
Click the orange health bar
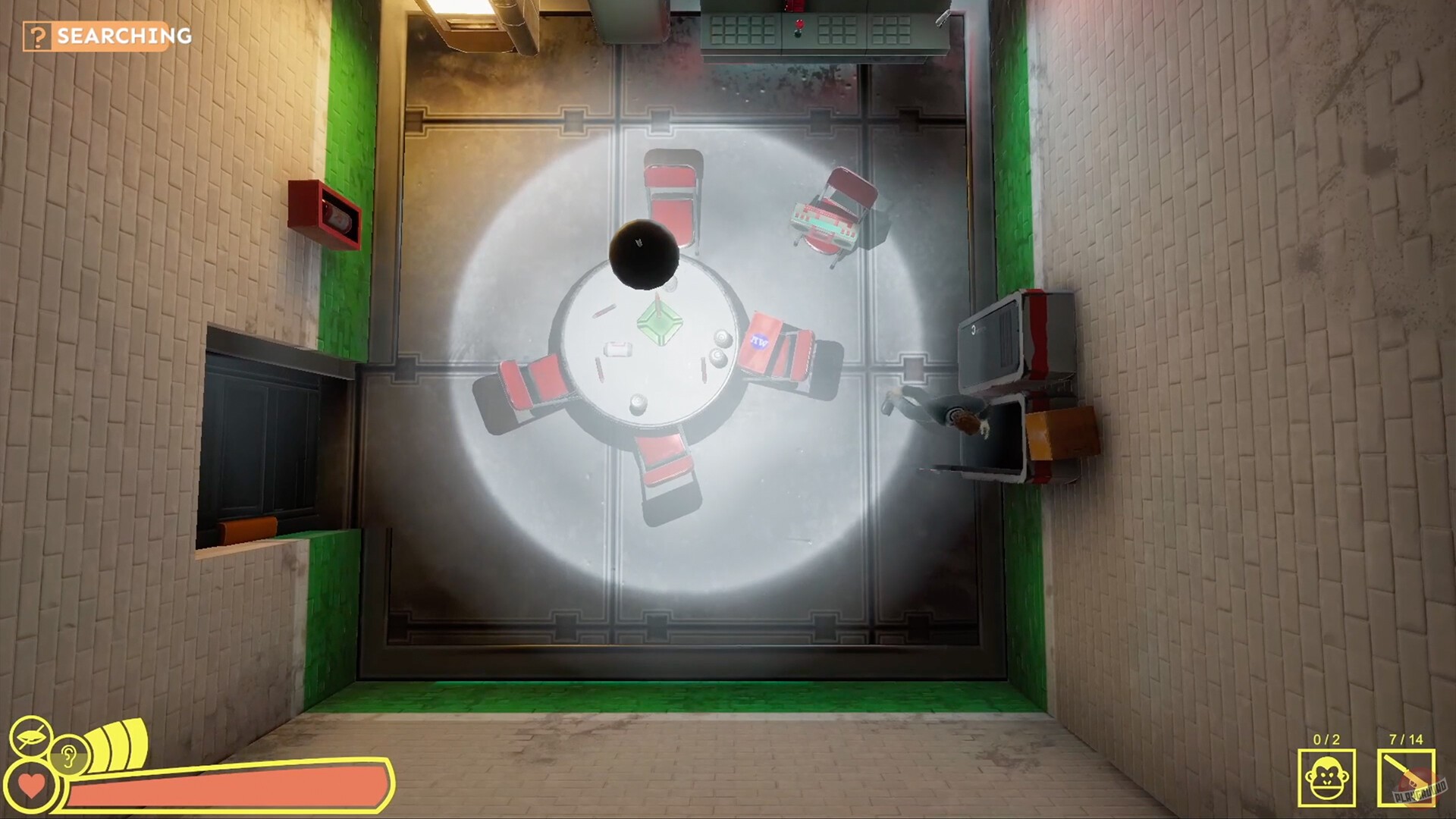pos(227,785)
